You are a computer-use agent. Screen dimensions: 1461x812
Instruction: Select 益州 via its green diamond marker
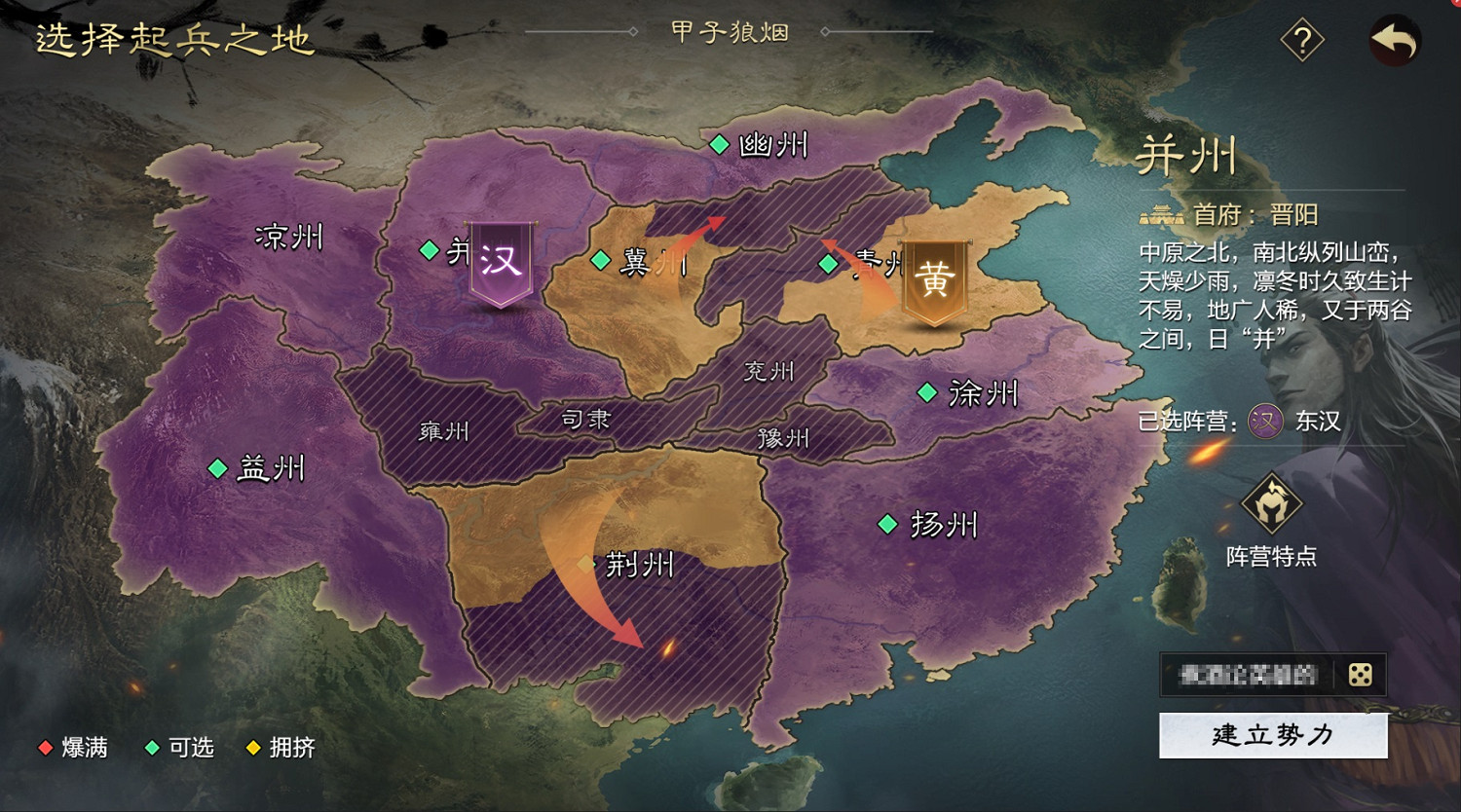[x=218, y=468]
